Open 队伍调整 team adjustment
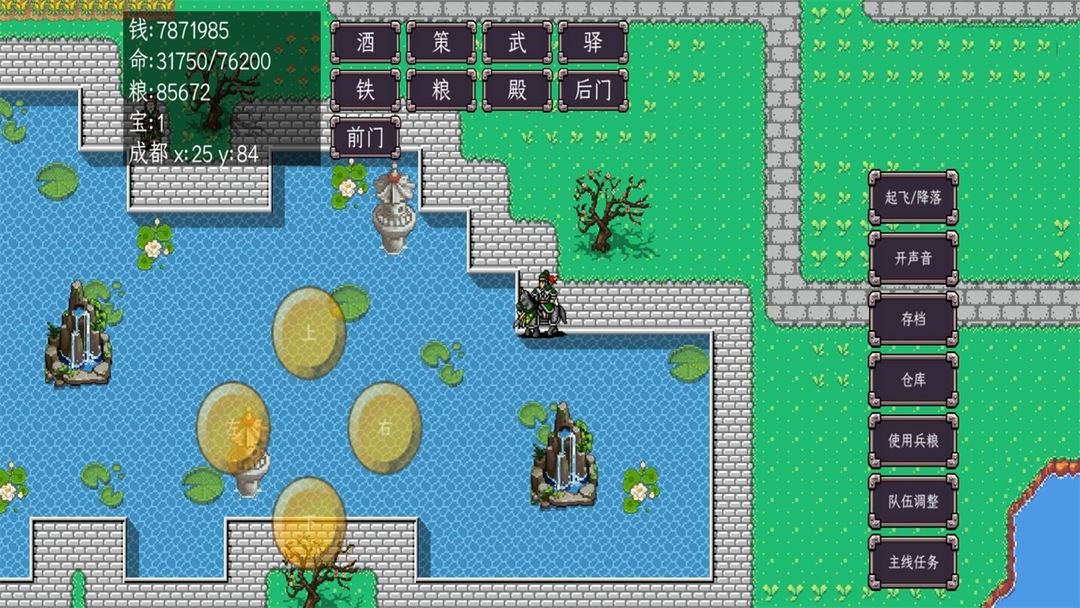The height and width of the screenshot is (608, 1080). (913, 501)
